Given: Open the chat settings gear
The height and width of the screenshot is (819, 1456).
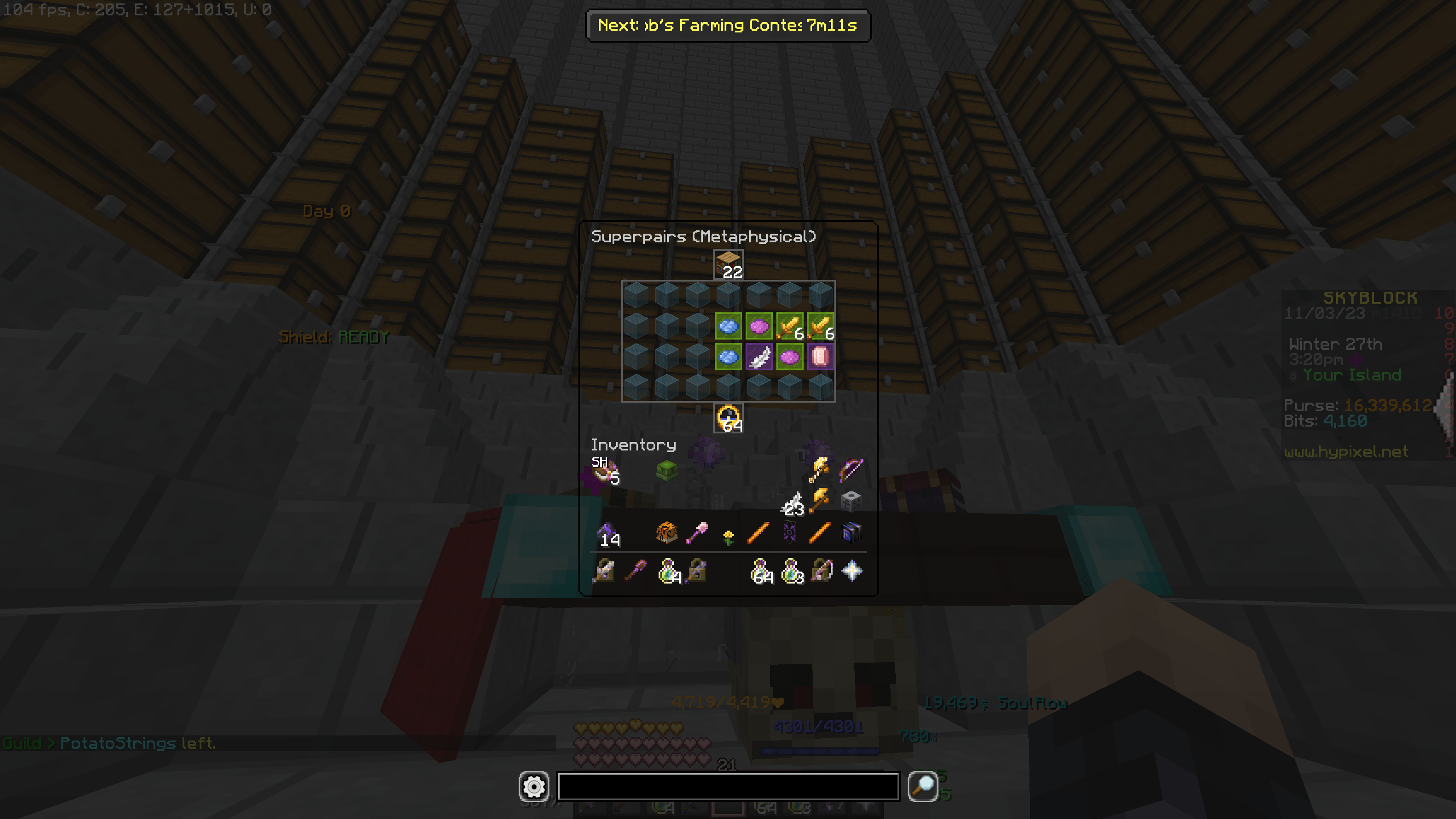Looking at the screenshot, I should pyautogui.click(x=533, y=788).
